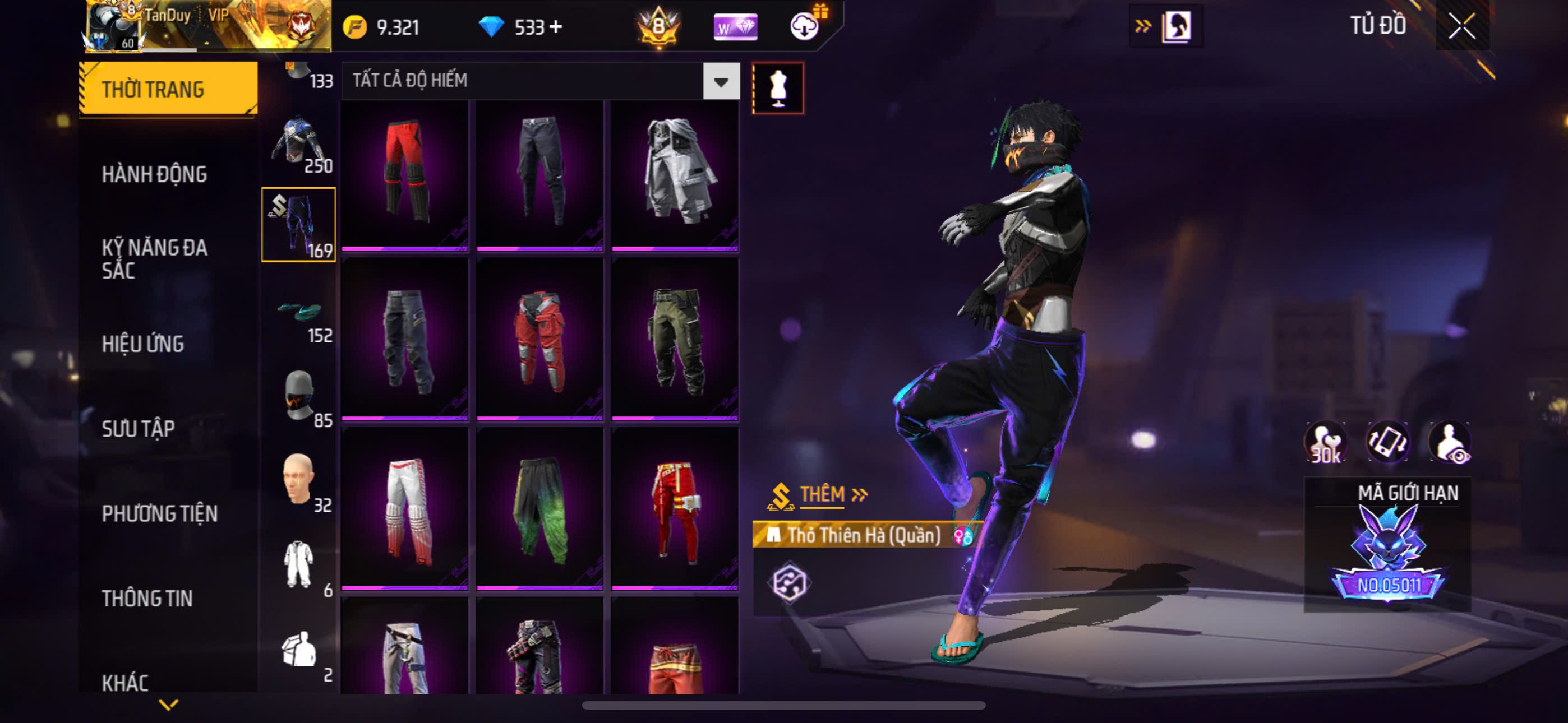Open the tops category with 250 items

click(298, 144)
